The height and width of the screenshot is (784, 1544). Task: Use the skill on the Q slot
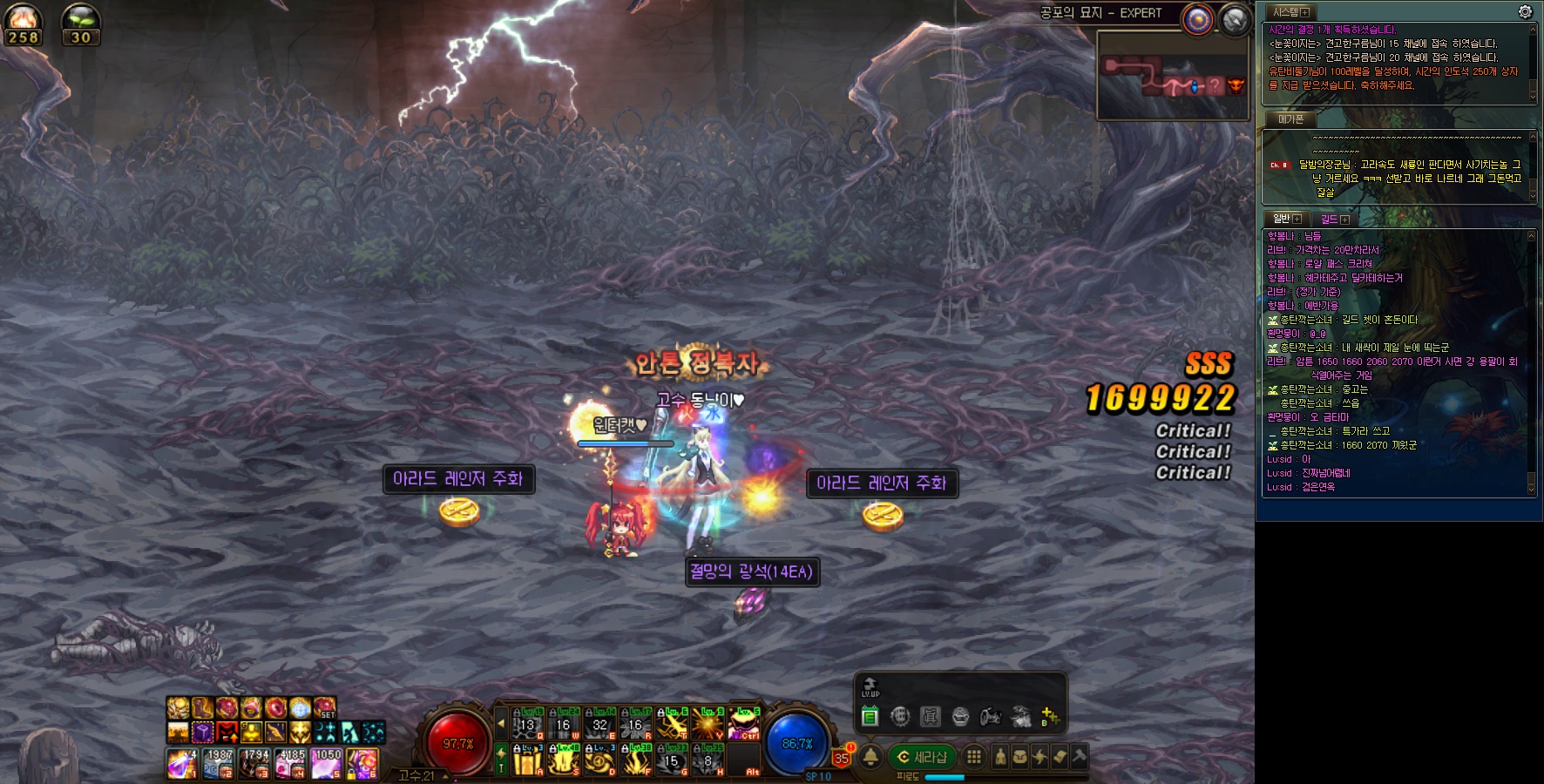click(528, 725)
